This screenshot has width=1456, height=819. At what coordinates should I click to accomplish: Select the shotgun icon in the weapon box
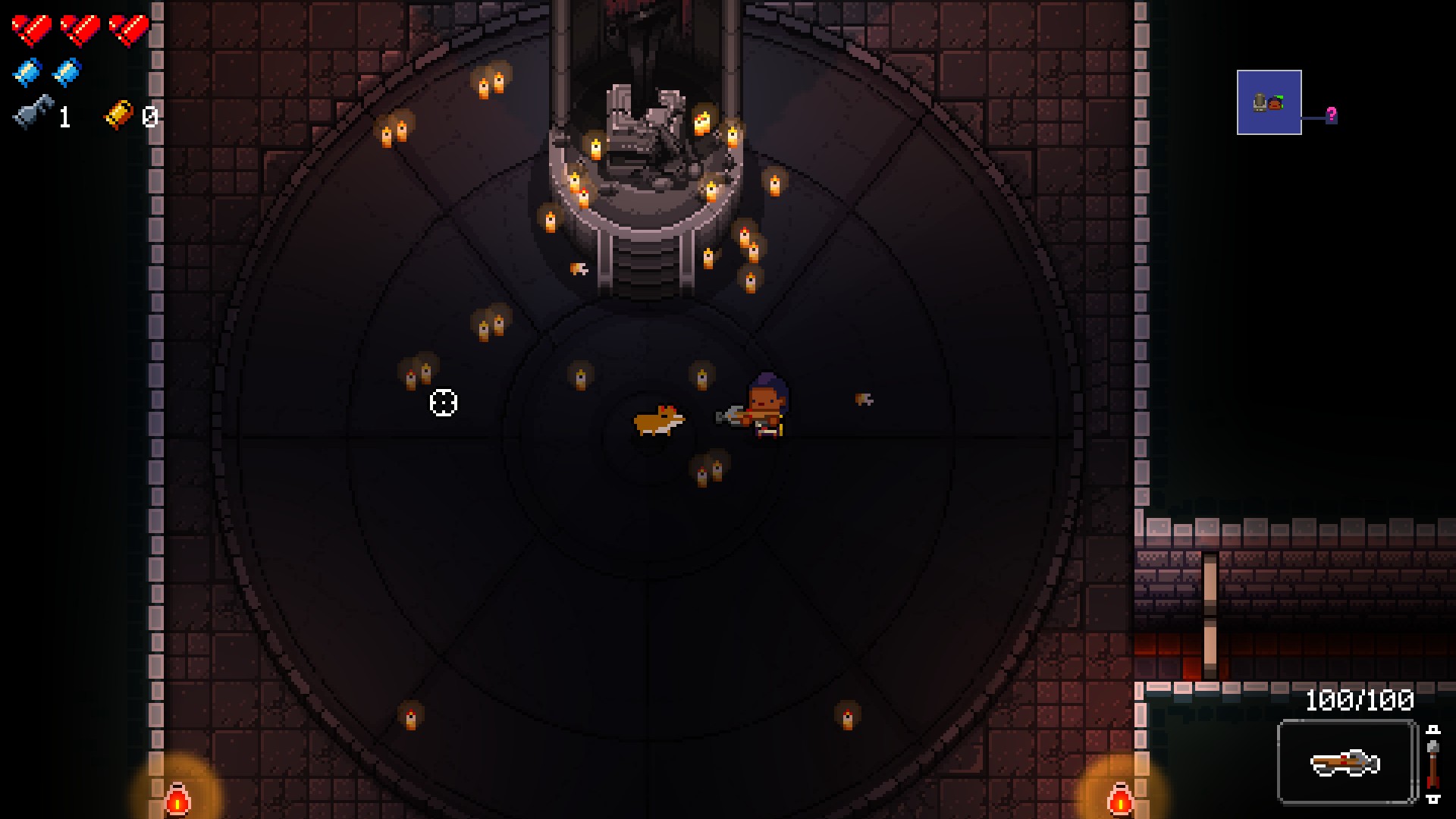tap(1346, 762)
